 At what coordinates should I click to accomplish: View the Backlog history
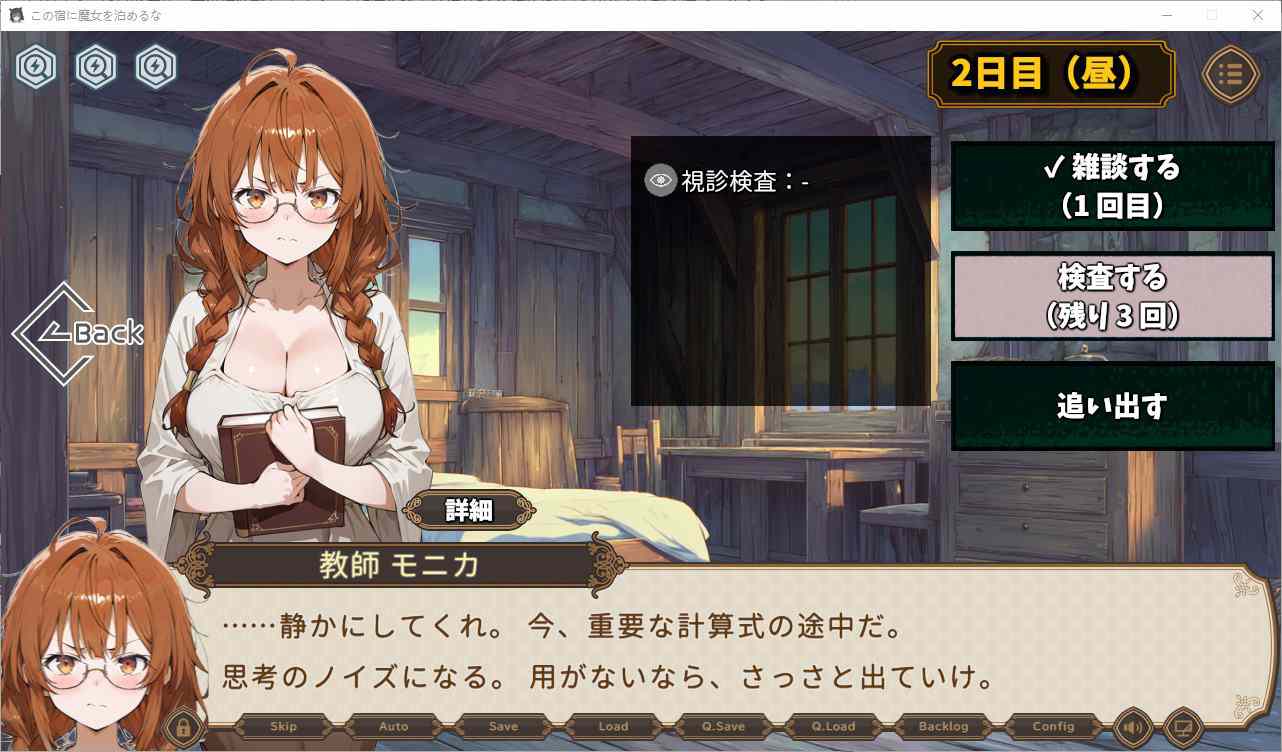(x=943, y=727)
